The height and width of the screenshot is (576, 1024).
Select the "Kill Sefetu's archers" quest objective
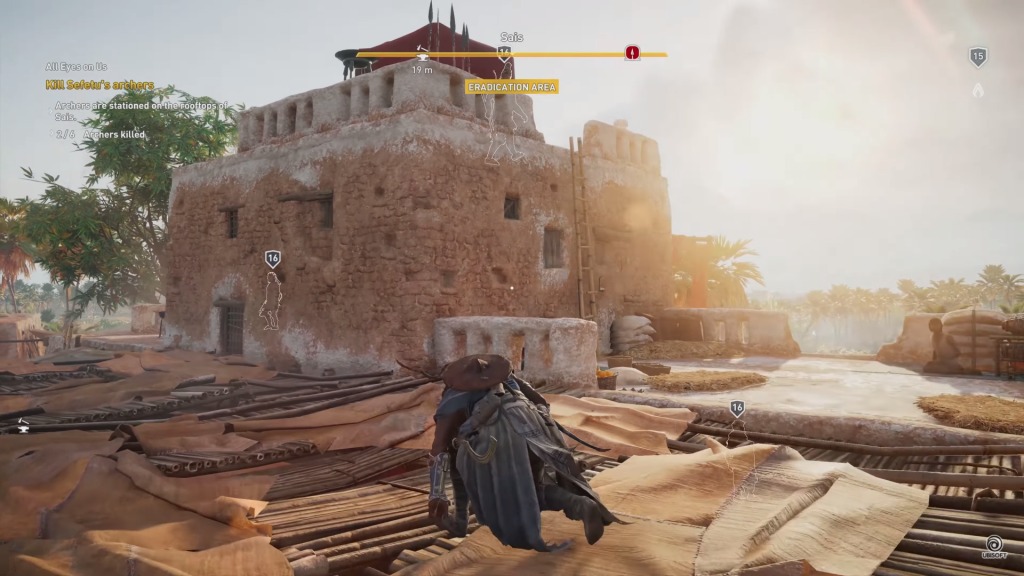click(x=100, y=85)
